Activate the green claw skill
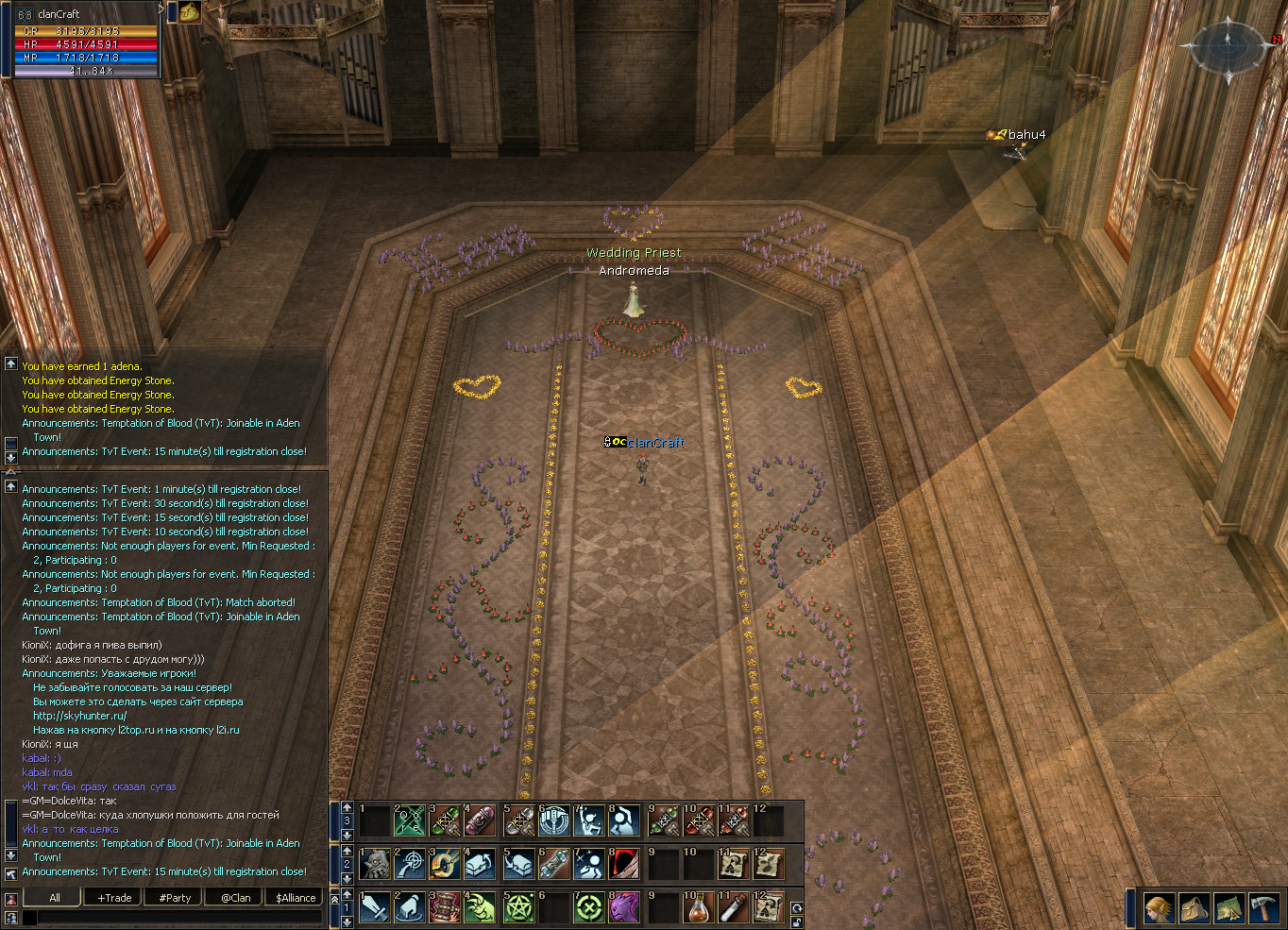This screenshot has height=930, width=1288. click(481, 908)
